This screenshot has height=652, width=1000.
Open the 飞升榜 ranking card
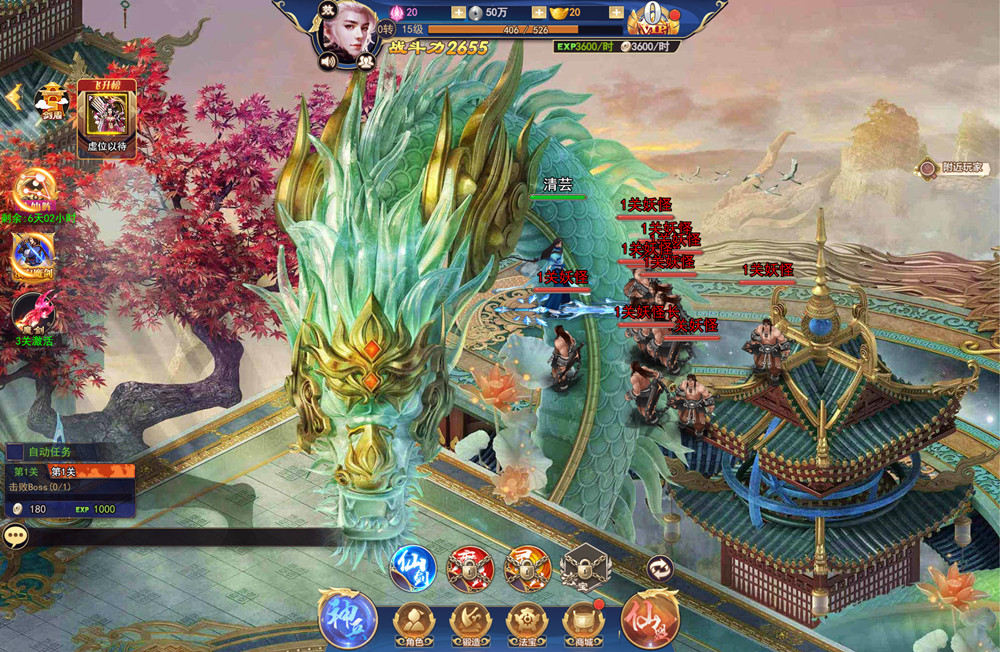107,117
